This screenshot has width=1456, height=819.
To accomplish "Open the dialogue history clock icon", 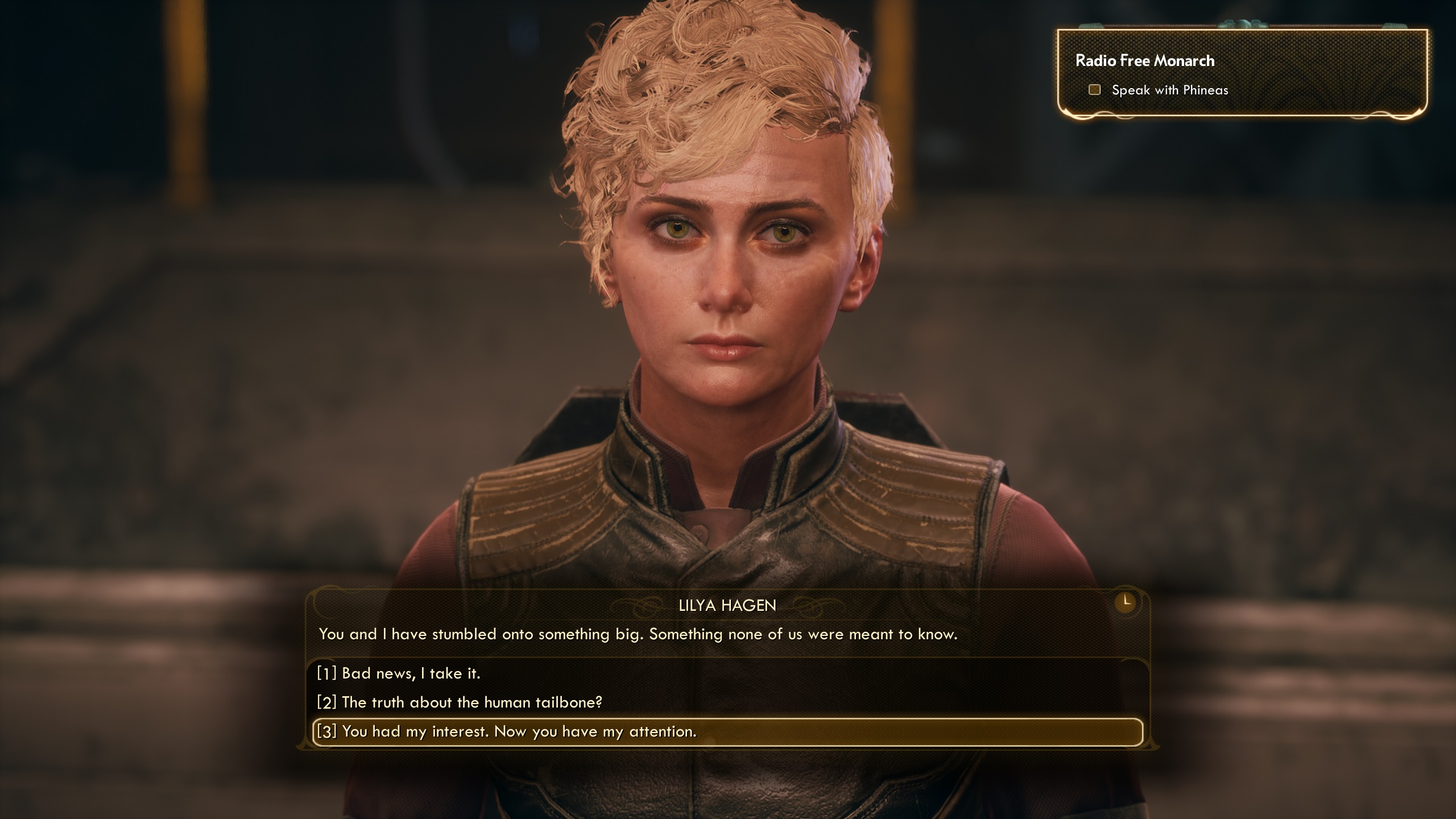I will pyautogui.click(x=1125, y=602).
